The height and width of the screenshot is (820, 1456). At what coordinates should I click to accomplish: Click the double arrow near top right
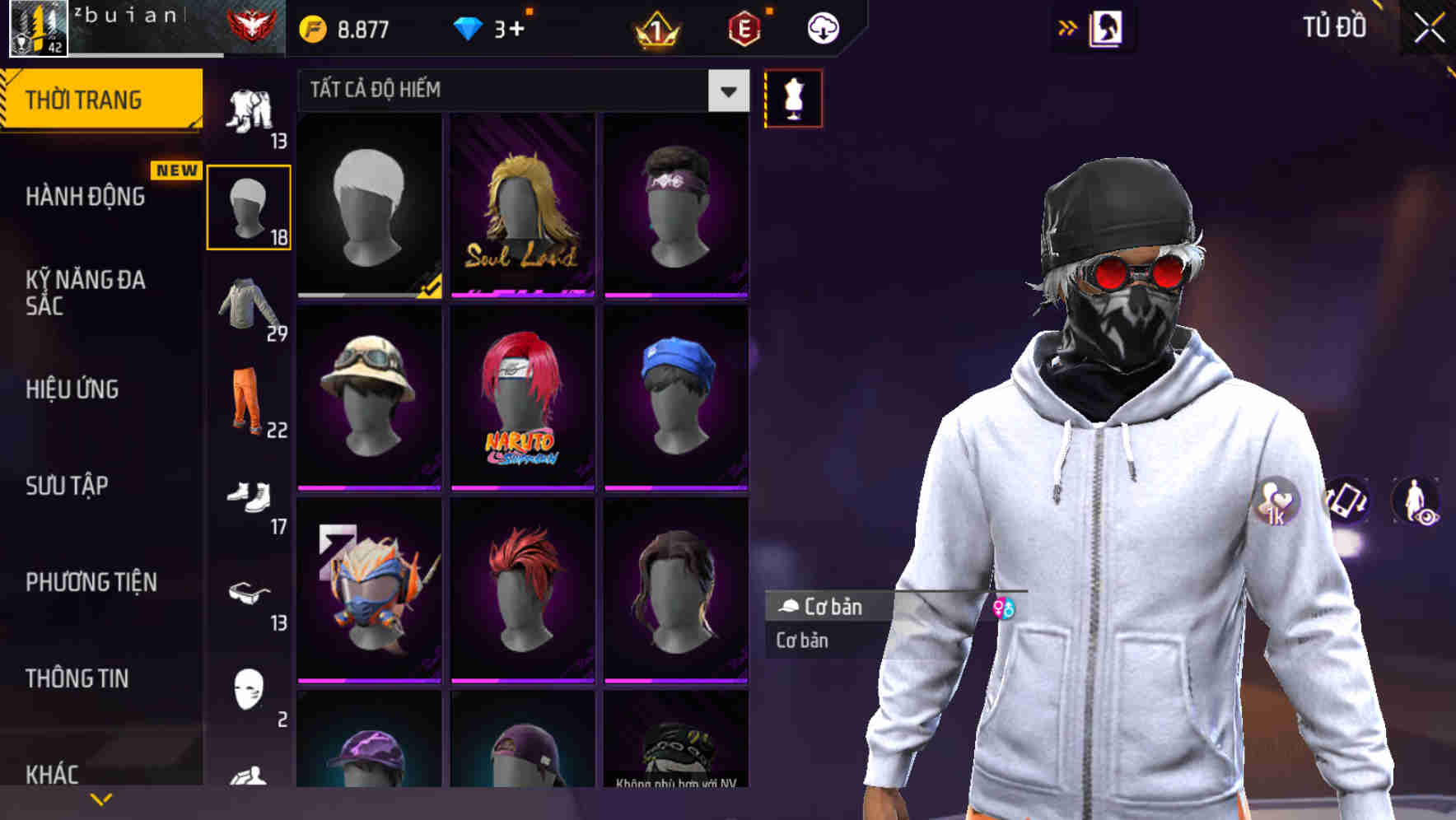point(1068,26)
